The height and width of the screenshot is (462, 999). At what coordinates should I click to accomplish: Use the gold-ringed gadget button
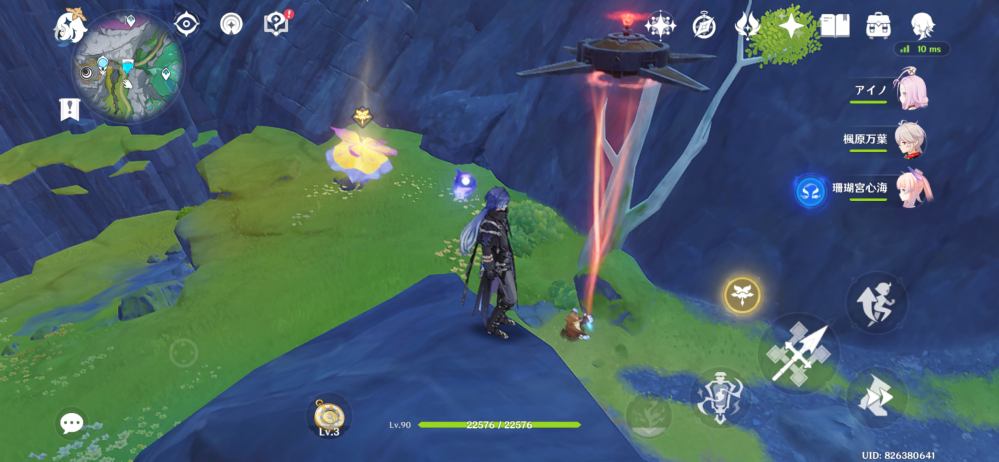pos(742,294)
